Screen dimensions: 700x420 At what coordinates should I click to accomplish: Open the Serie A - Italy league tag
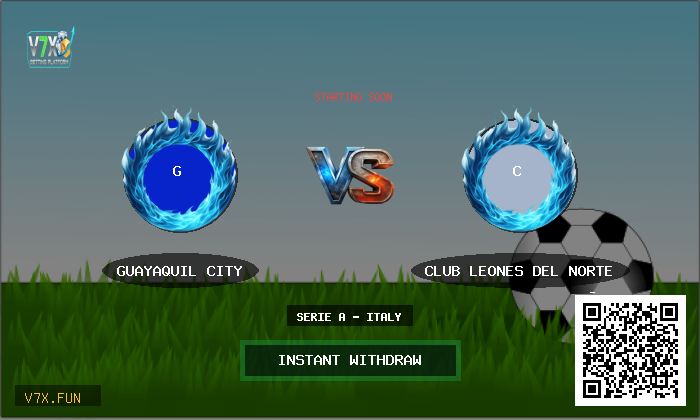point(349,317)
